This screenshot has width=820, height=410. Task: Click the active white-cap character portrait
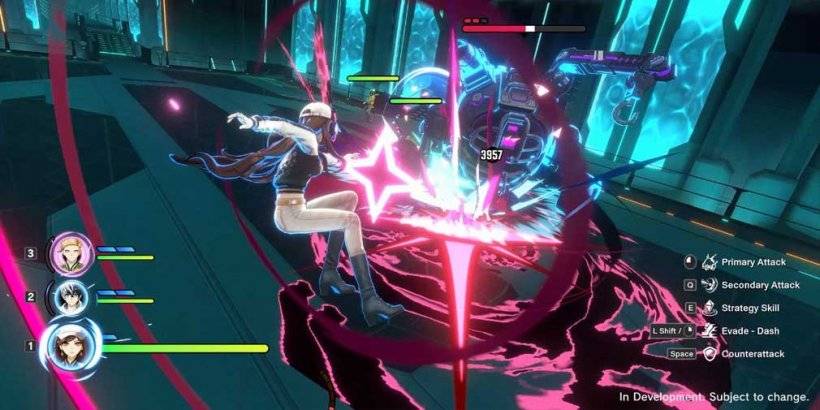click(75, 347)
